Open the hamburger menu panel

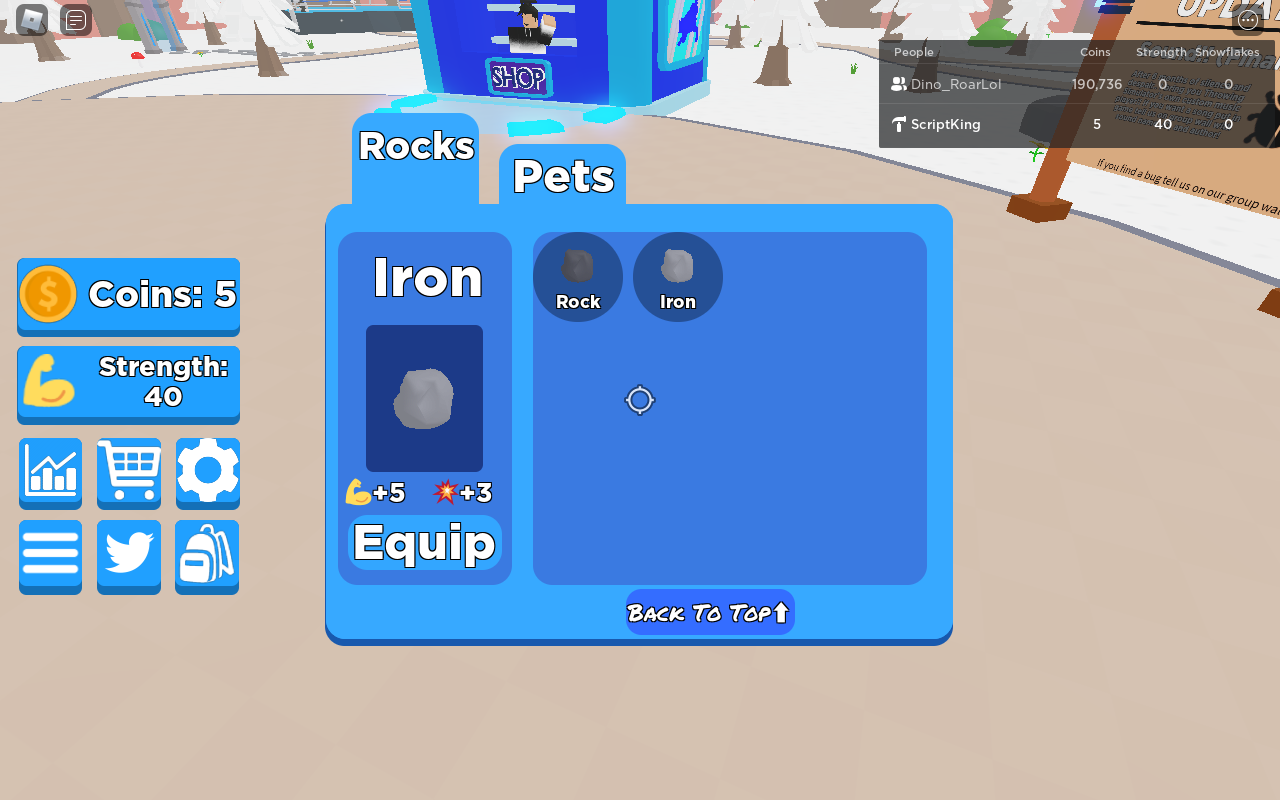click(50, 557)
